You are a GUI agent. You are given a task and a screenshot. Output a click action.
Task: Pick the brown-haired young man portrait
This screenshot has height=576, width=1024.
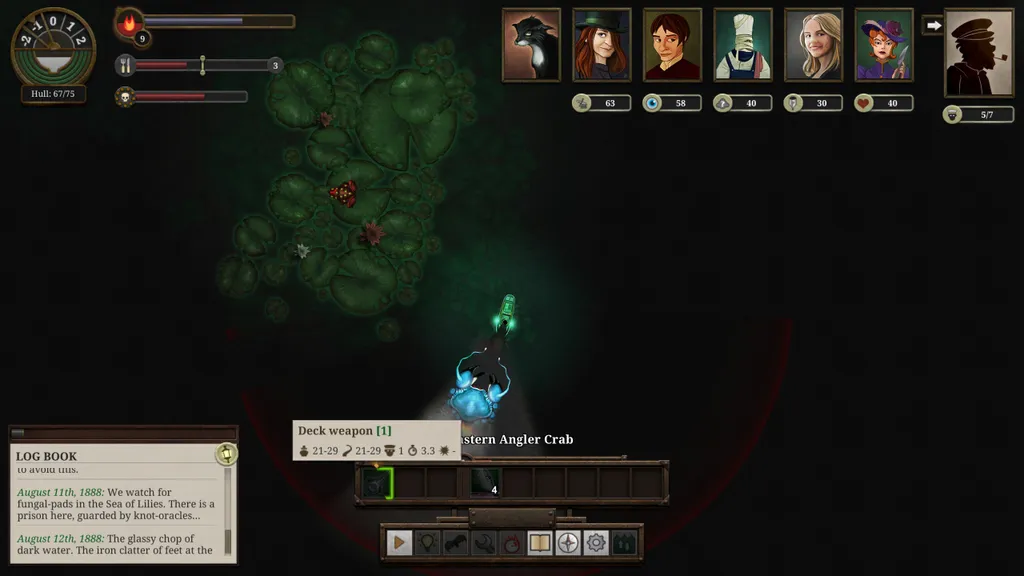click(x=672, y=45)
